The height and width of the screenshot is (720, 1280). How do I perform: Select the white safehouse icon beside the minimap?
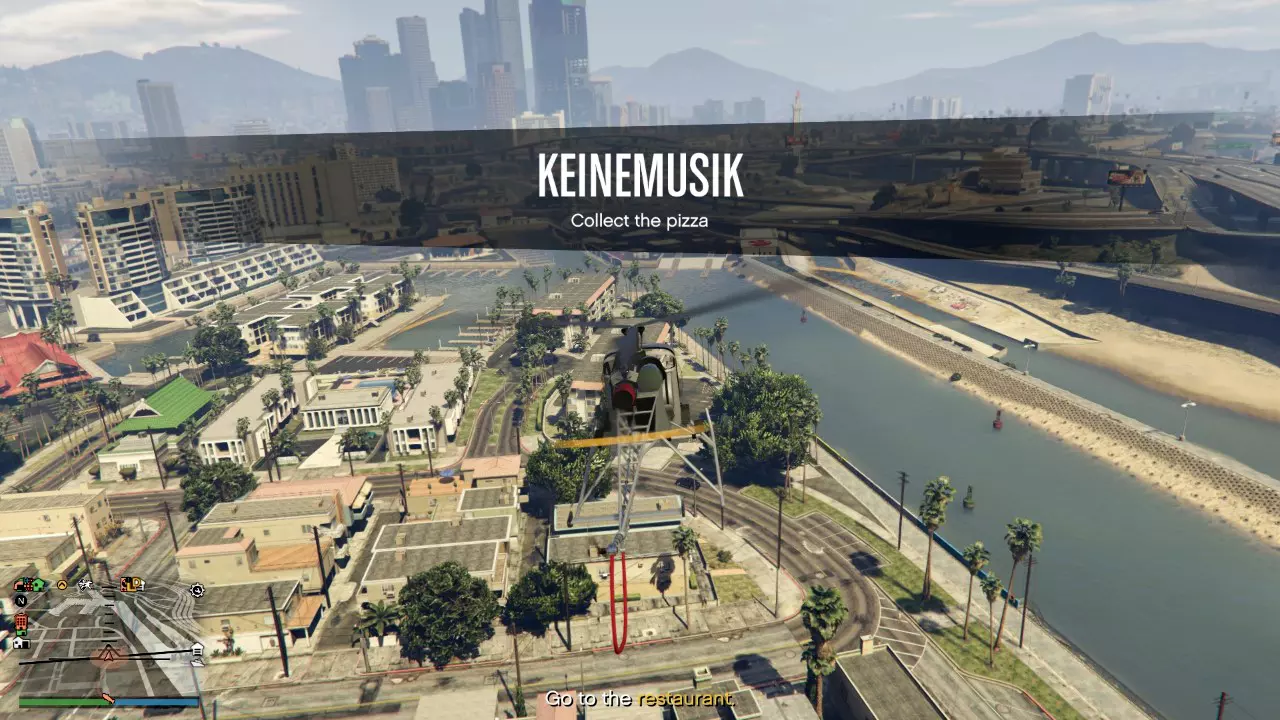pos(20,643)
